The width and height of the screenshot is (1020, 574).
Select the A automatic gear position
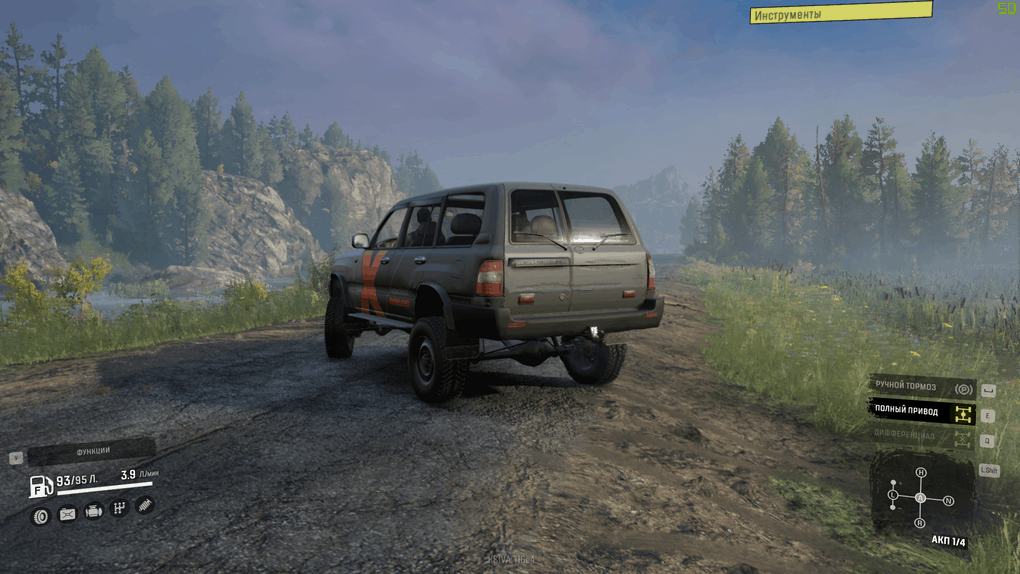click(x=920, y=497)
